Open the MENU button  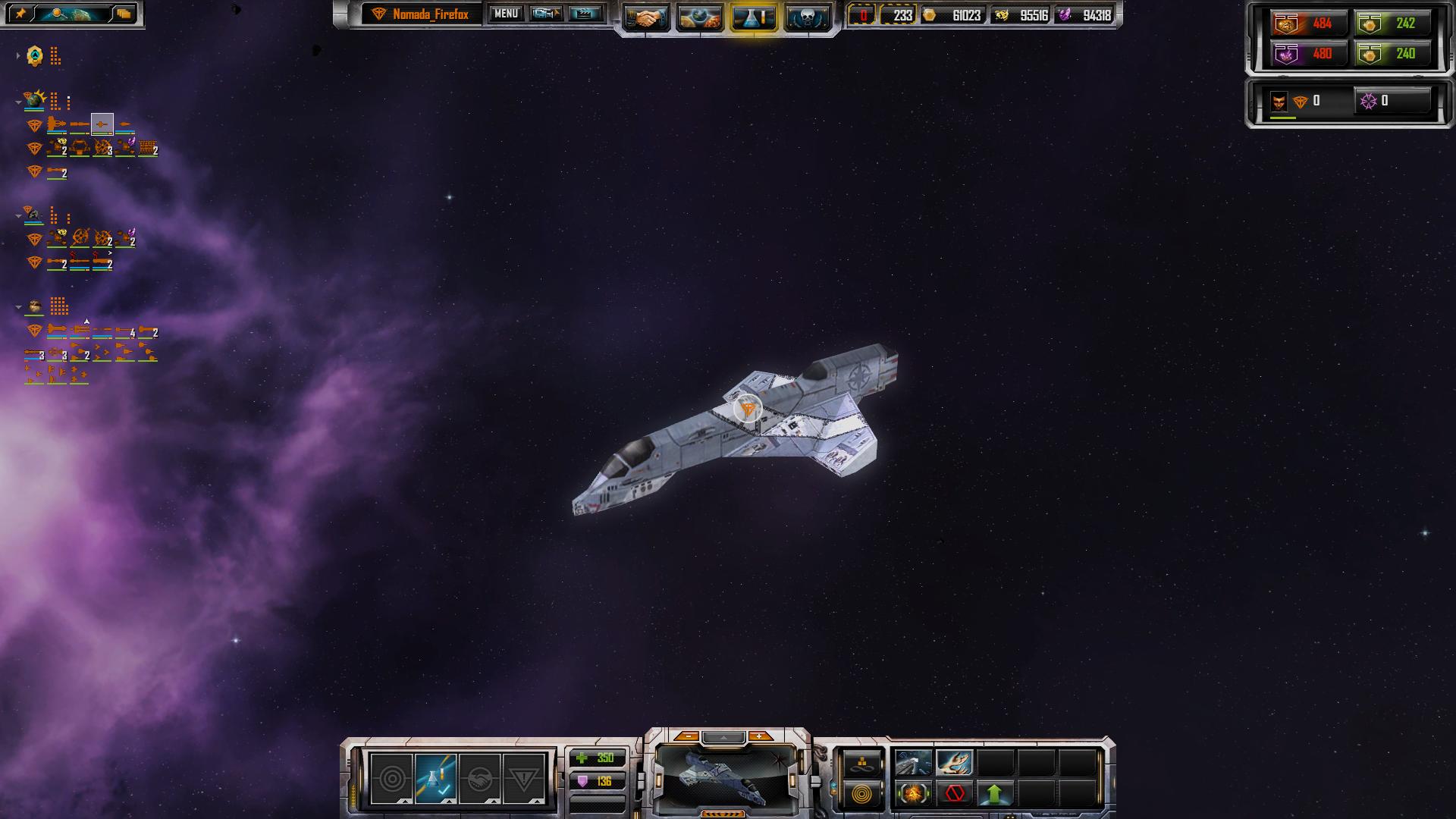point(505,14)
